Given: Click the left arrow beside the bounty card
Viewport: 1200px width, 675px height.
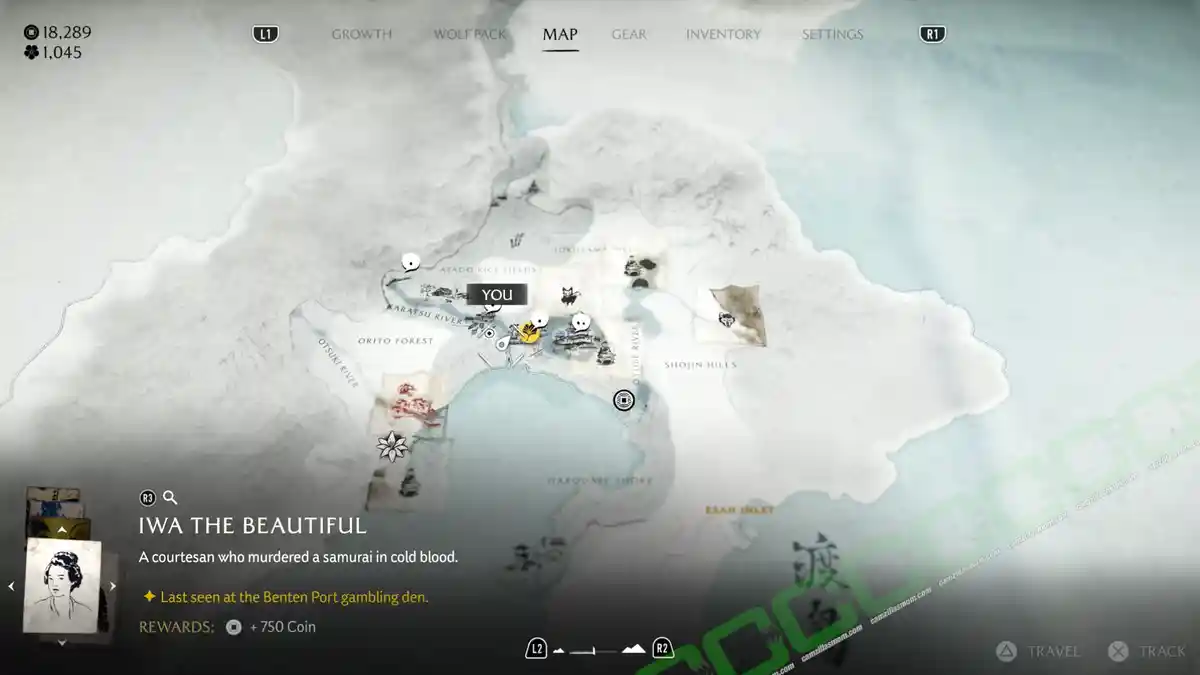Looking at the screenshot, I should tap(12, 586).
